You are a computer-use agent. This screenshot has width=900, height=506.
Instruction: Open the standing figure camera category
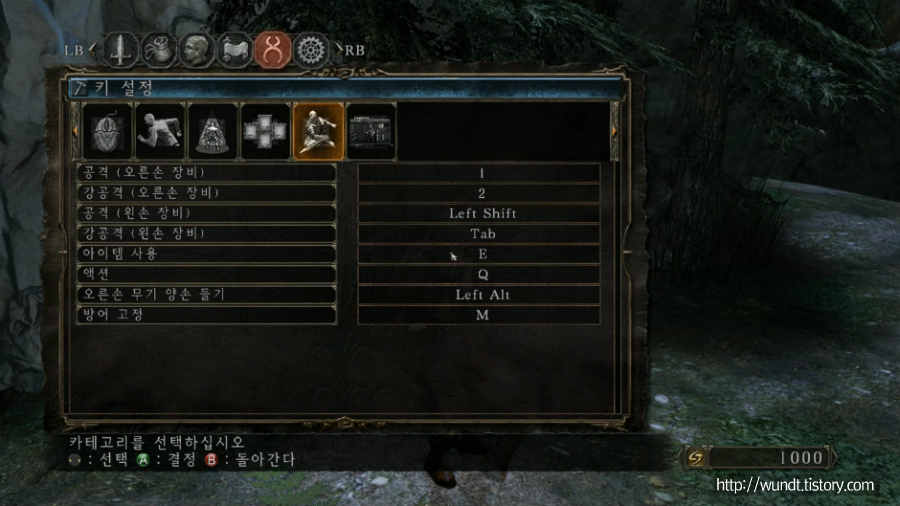tap(214, 132)
